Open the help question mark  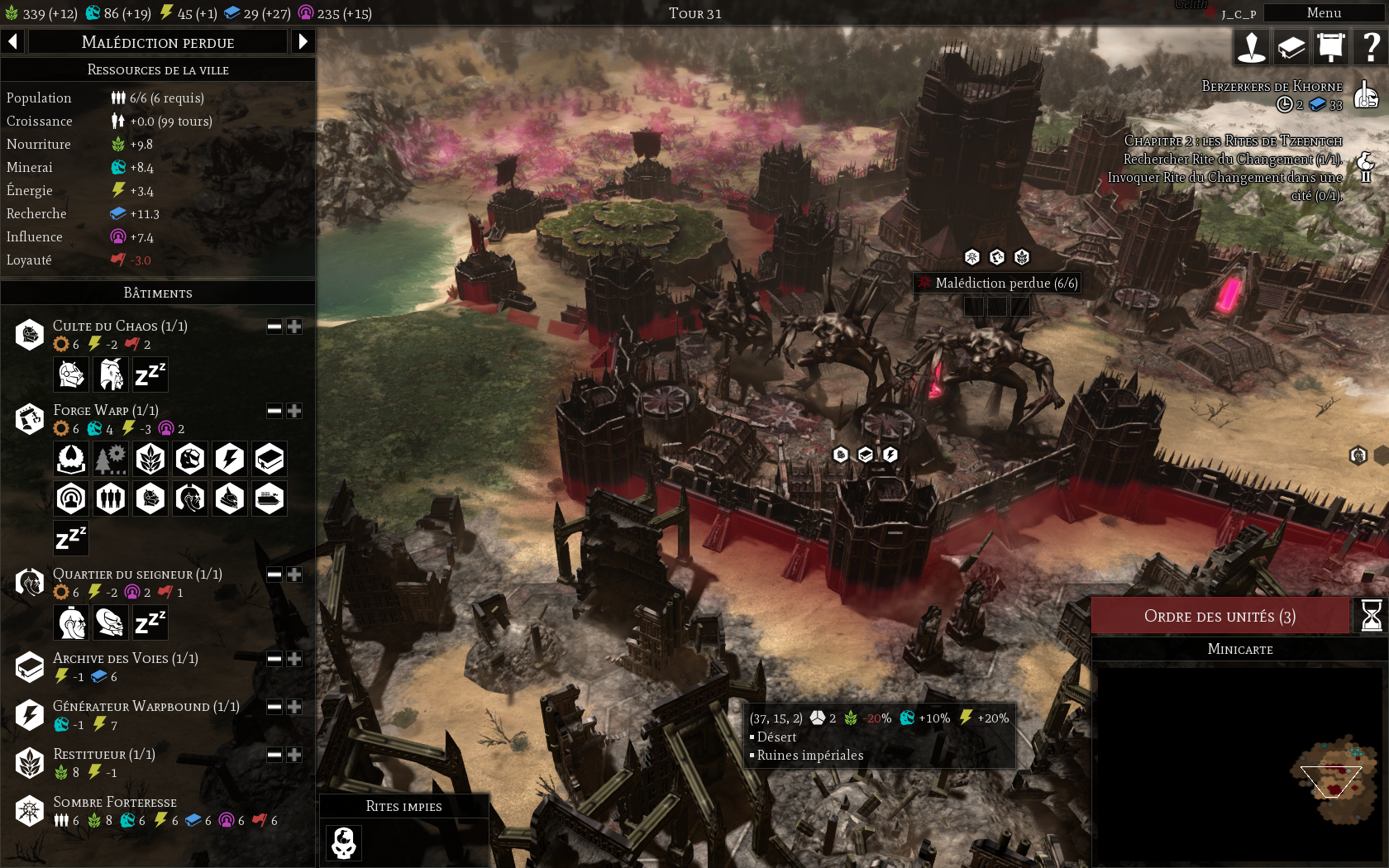[x=1371, y=47]
